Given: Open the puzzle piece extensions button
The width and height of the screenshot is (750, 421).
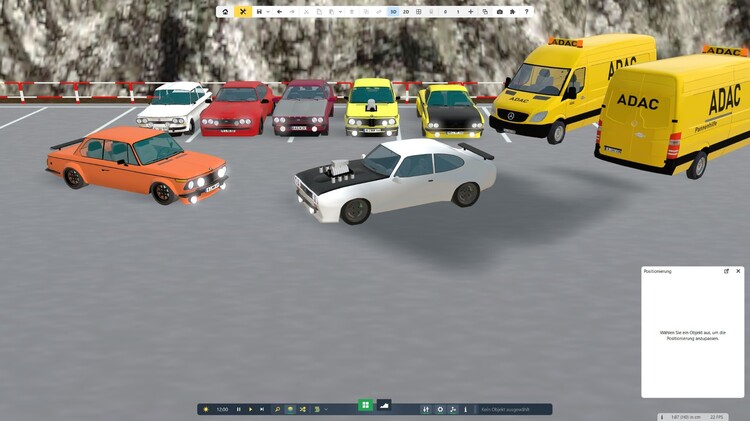Looking at the screenshot, I should [513, 12].
